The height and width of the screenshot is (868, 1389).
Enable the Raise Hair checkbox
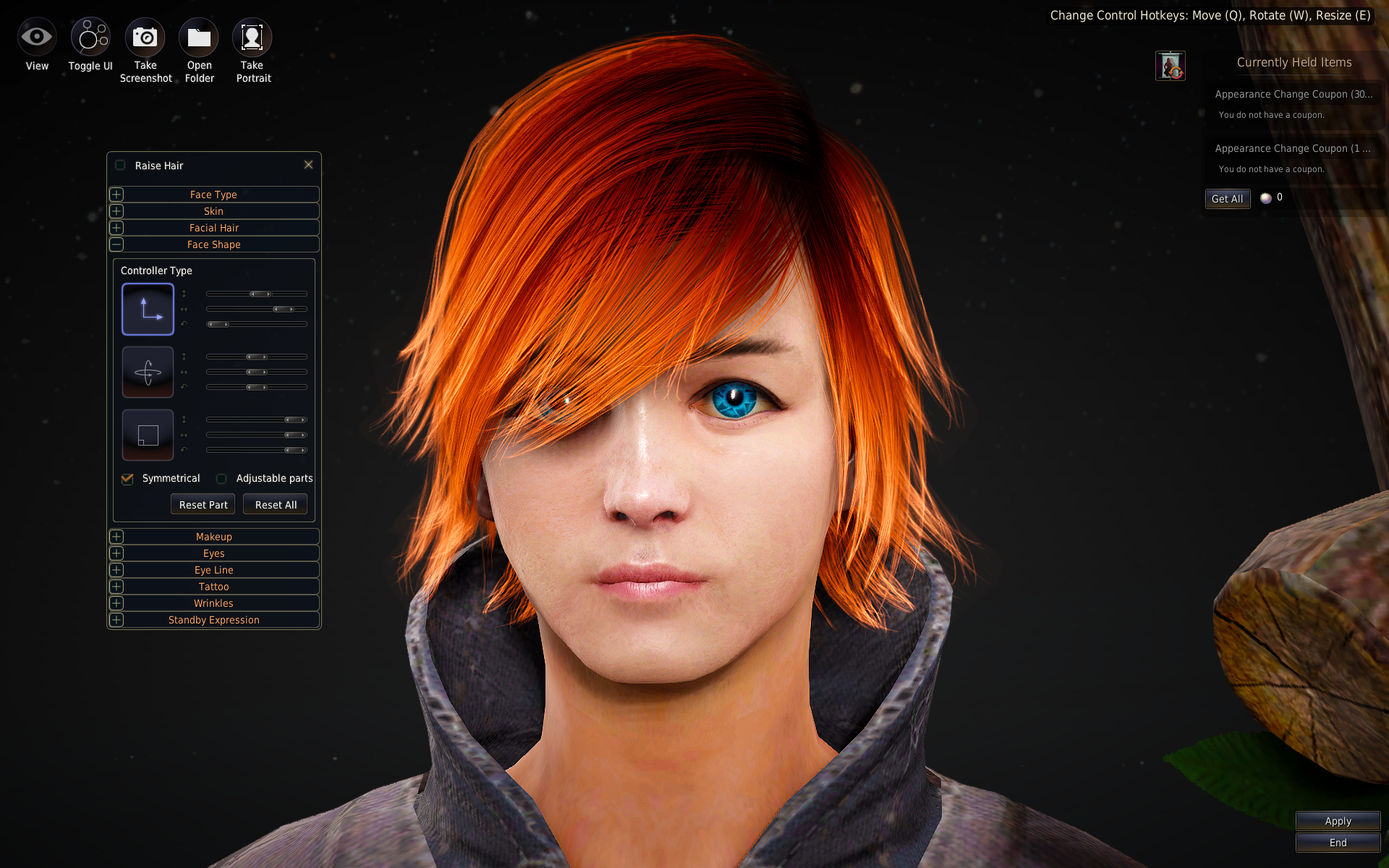click(121, 166)
